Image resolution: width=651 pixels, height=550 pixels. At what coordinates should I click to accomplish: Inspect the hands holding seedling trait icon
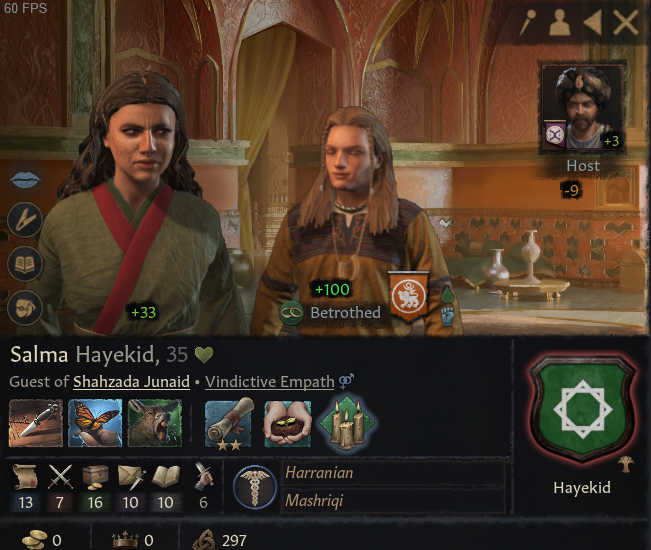pyautogui.click(x=287, y=423)
